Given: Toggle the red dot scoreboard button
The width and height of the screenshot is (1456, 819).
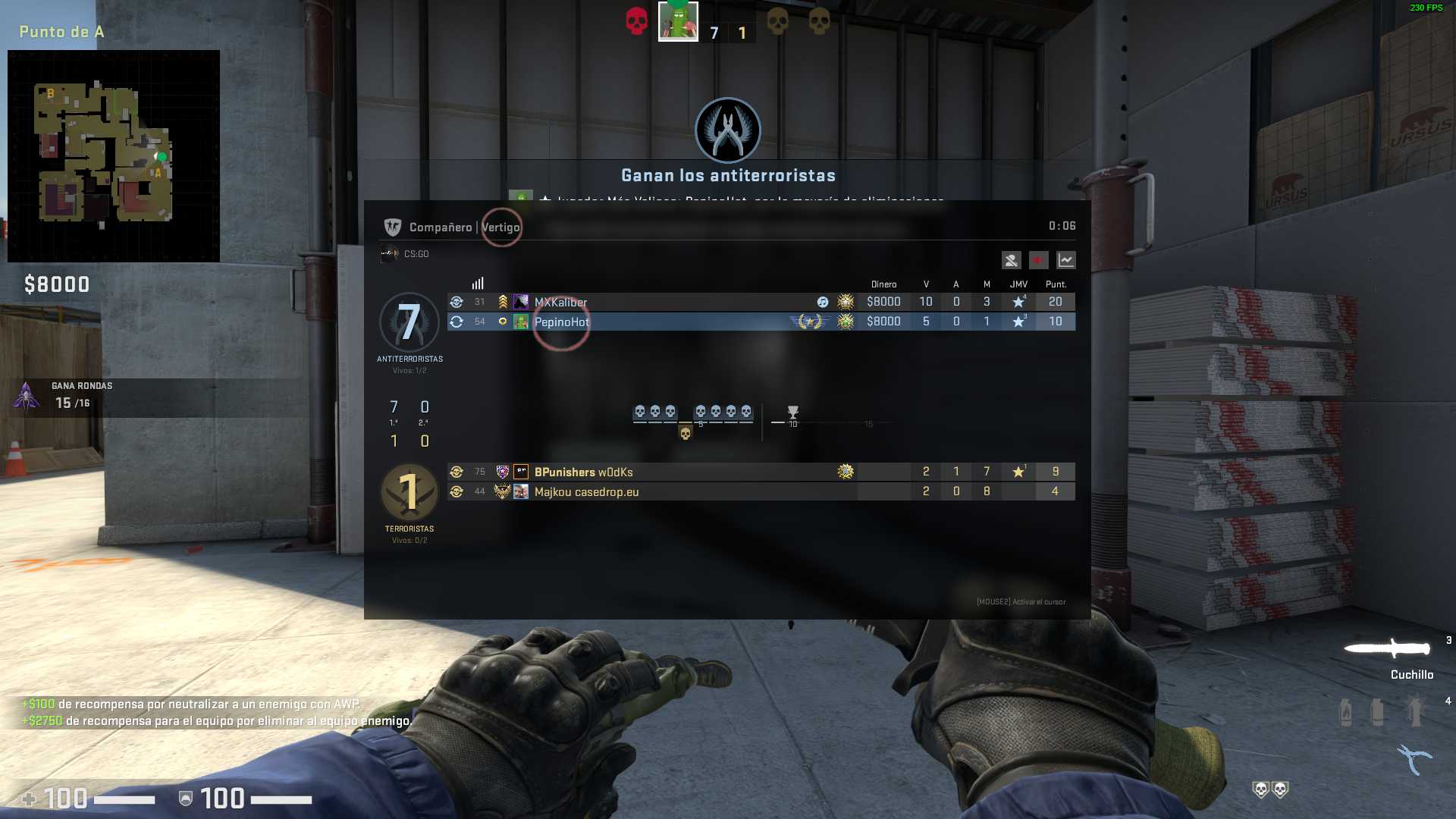Looking at the screenshot, I should coord(1038,260).
